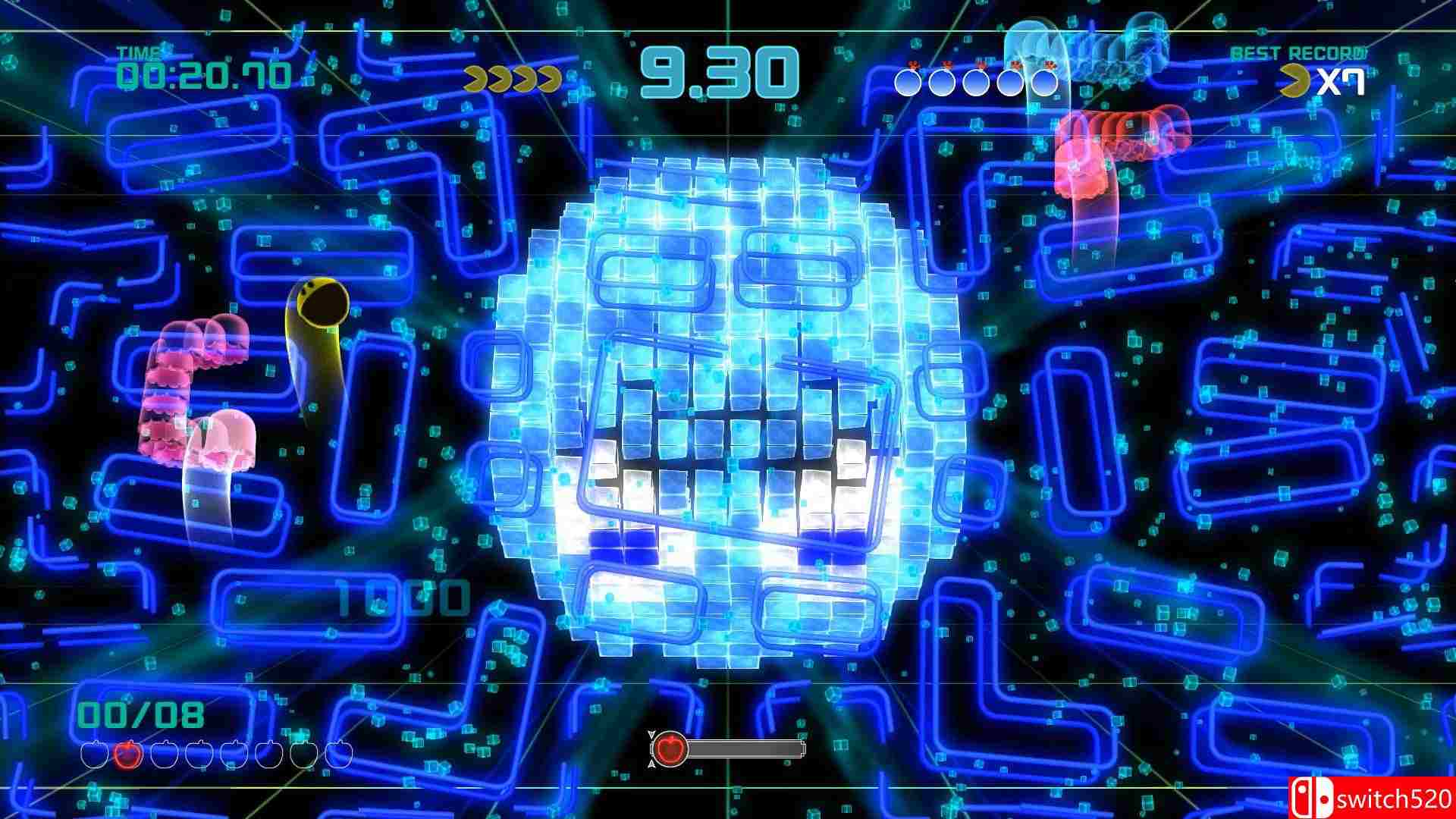Click the first bomb counter circle
This screenshot has height=819, width=1456.
click(908, 82)
